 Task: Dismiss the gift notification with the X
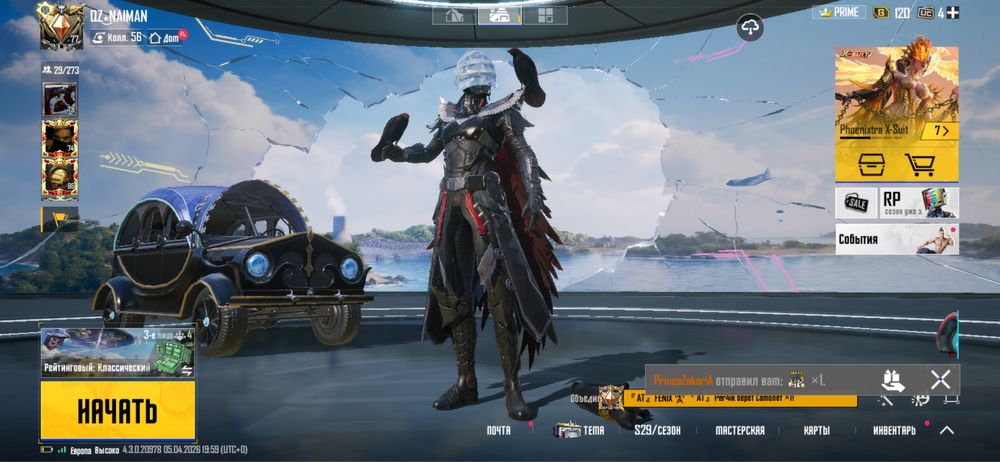[940, 379]
